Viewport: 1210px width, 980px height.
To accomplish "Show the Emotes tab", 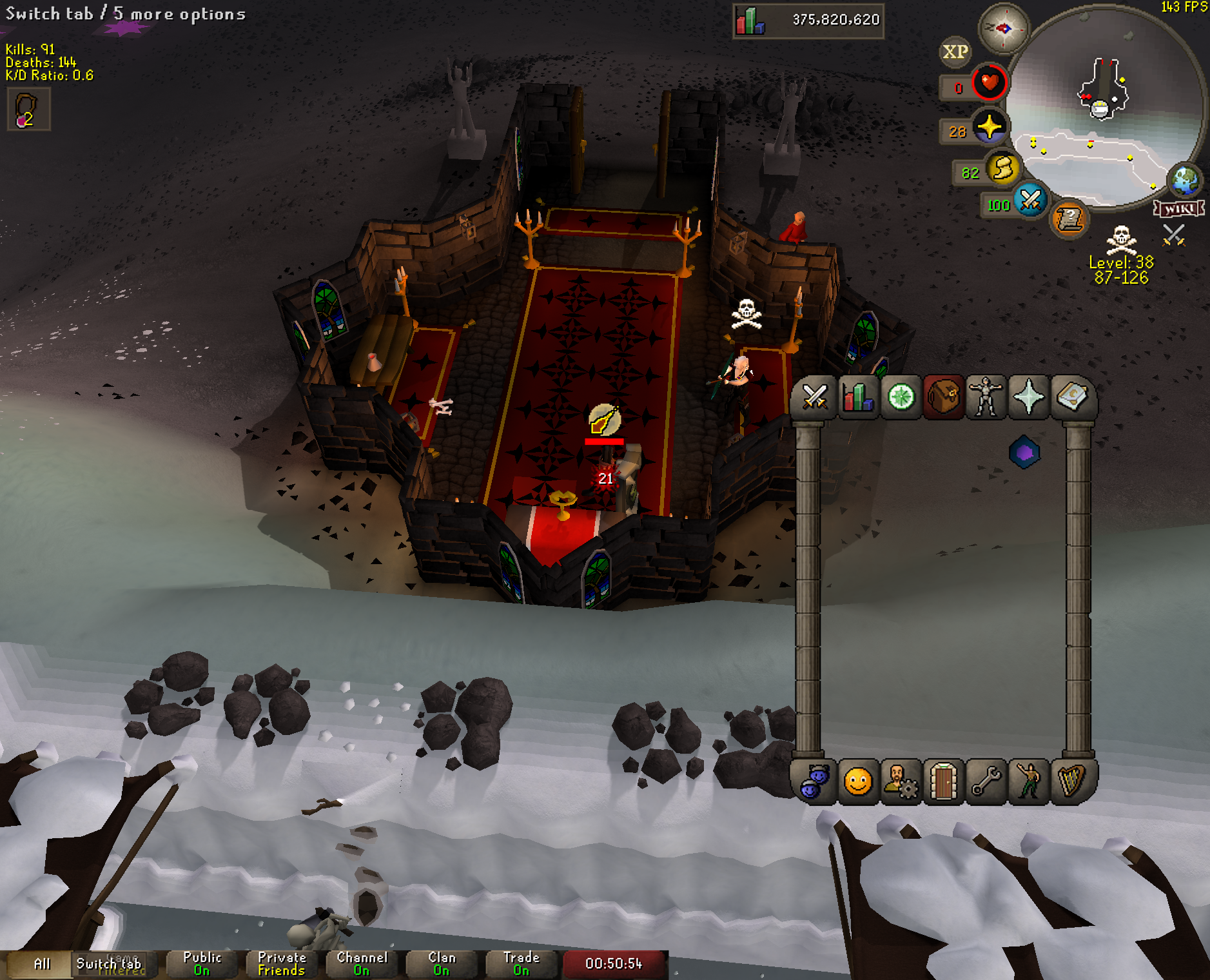I will click(1029, 782).
